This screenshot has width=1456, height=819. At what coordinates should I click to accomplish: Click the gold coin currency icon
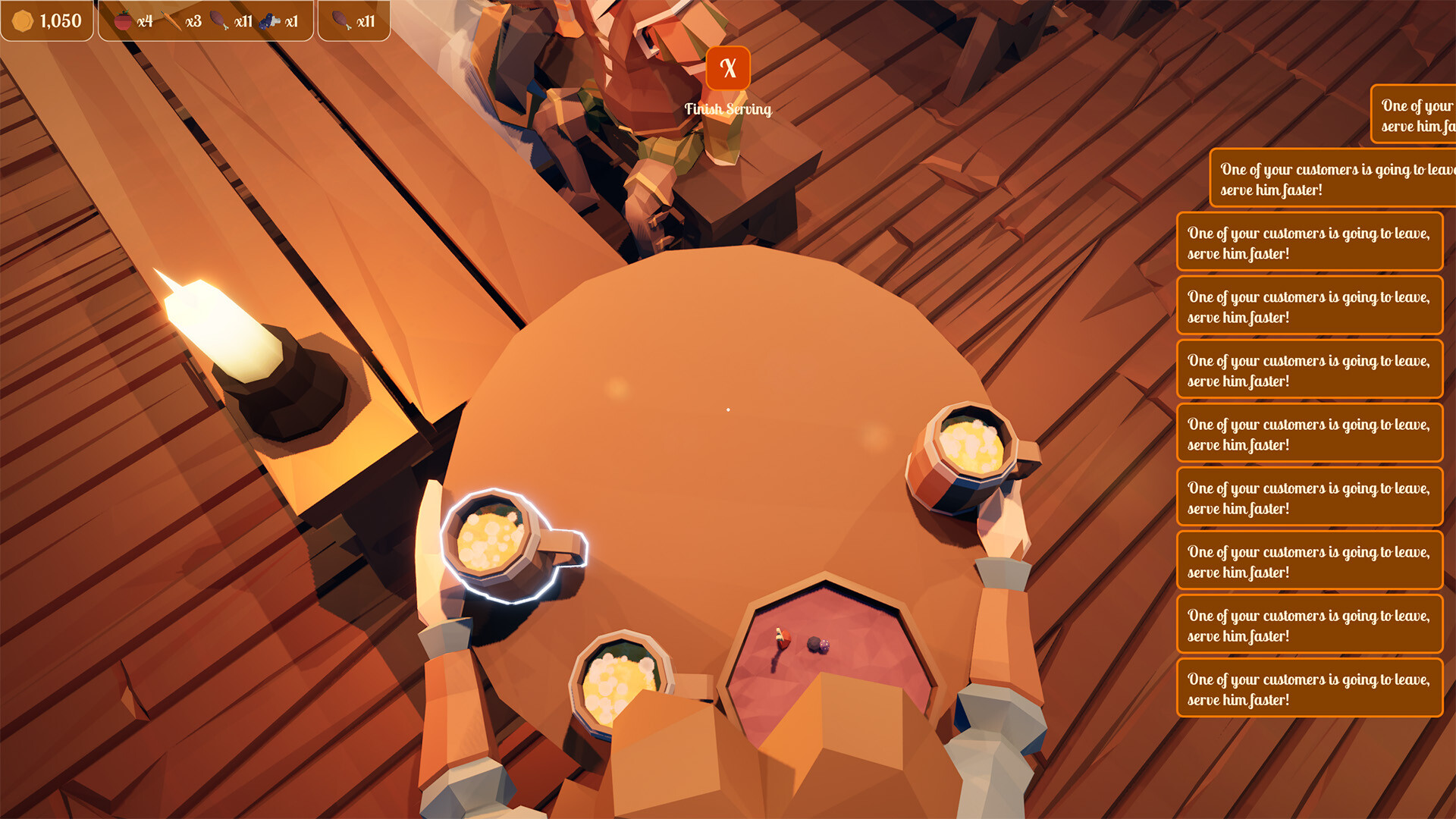click(x=23, y=20)
